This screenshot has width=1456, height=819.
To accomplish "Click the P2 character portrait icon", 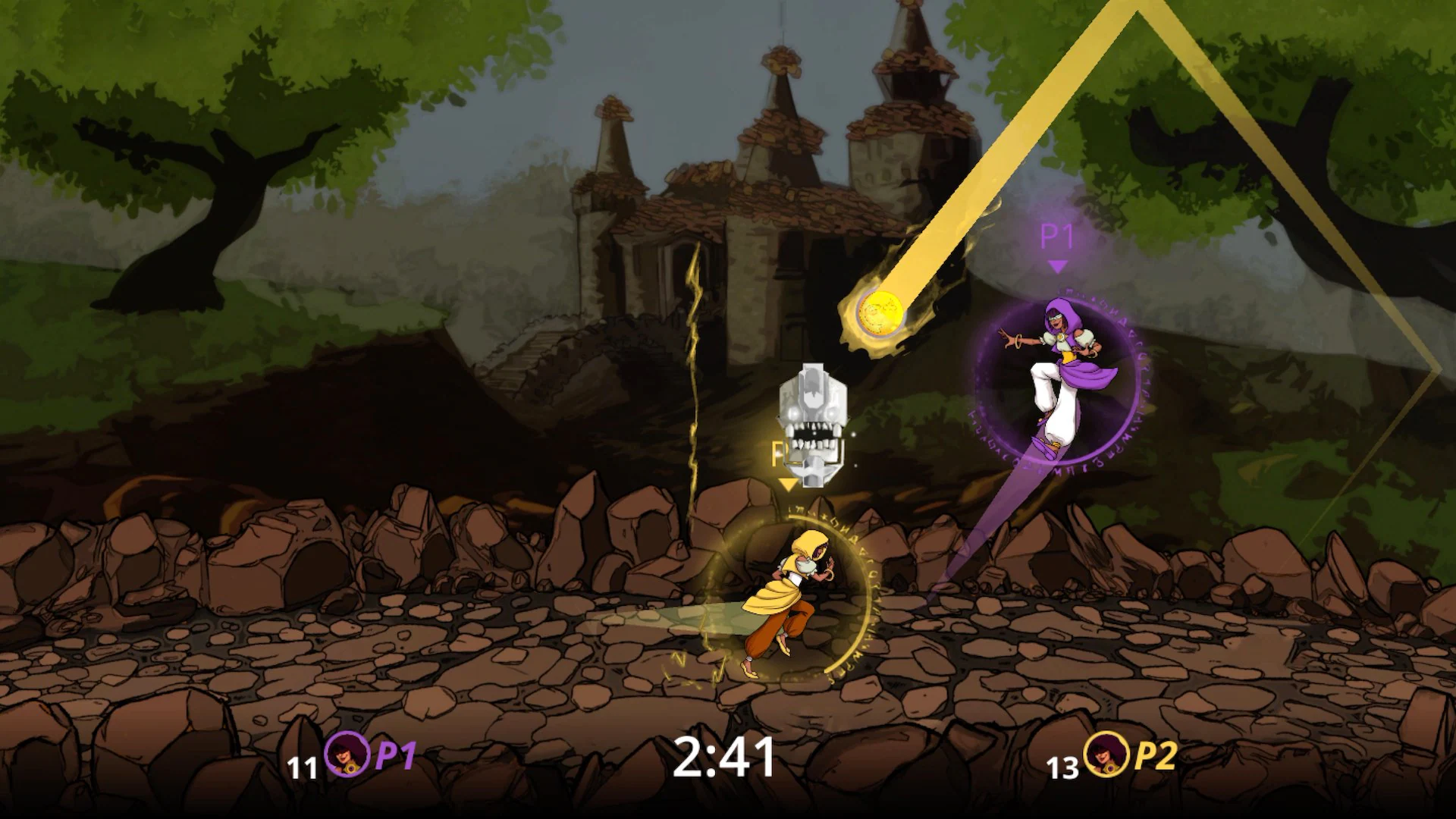I will click(x=1107, y=755).
